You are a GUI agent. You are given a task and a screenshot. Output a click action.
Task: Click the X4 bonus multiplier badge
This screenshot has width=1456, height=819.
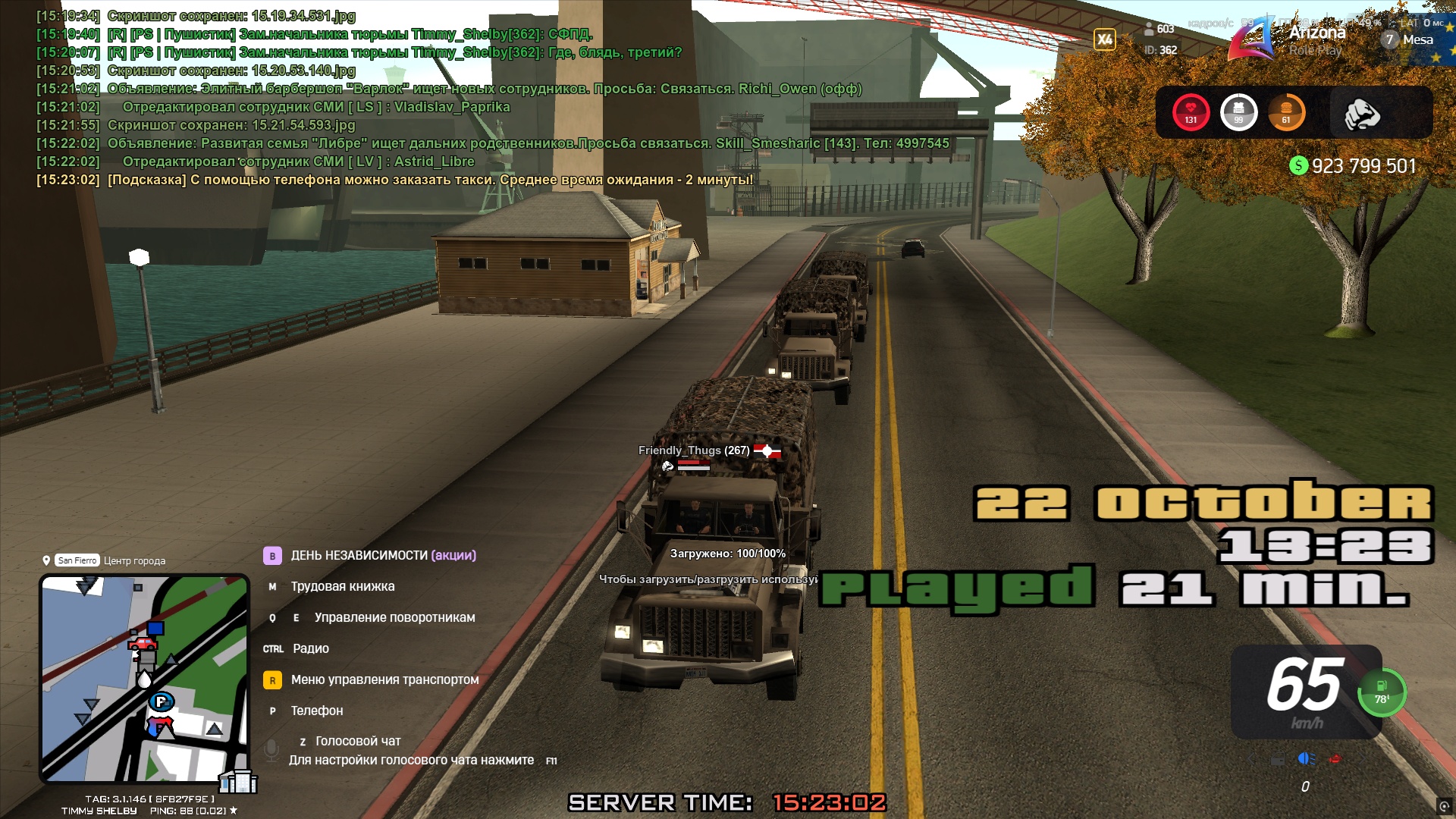[x=1104, y=39]
